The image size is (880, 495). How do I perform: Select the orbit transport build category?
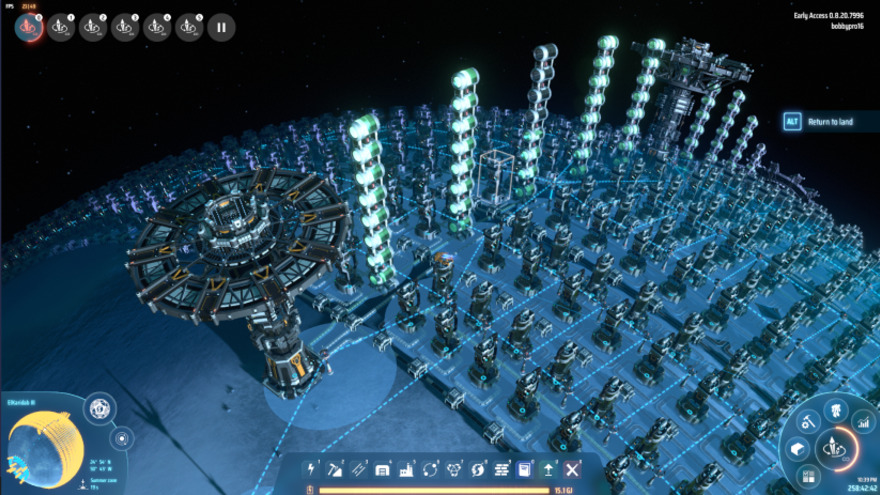tap(430, 469)
